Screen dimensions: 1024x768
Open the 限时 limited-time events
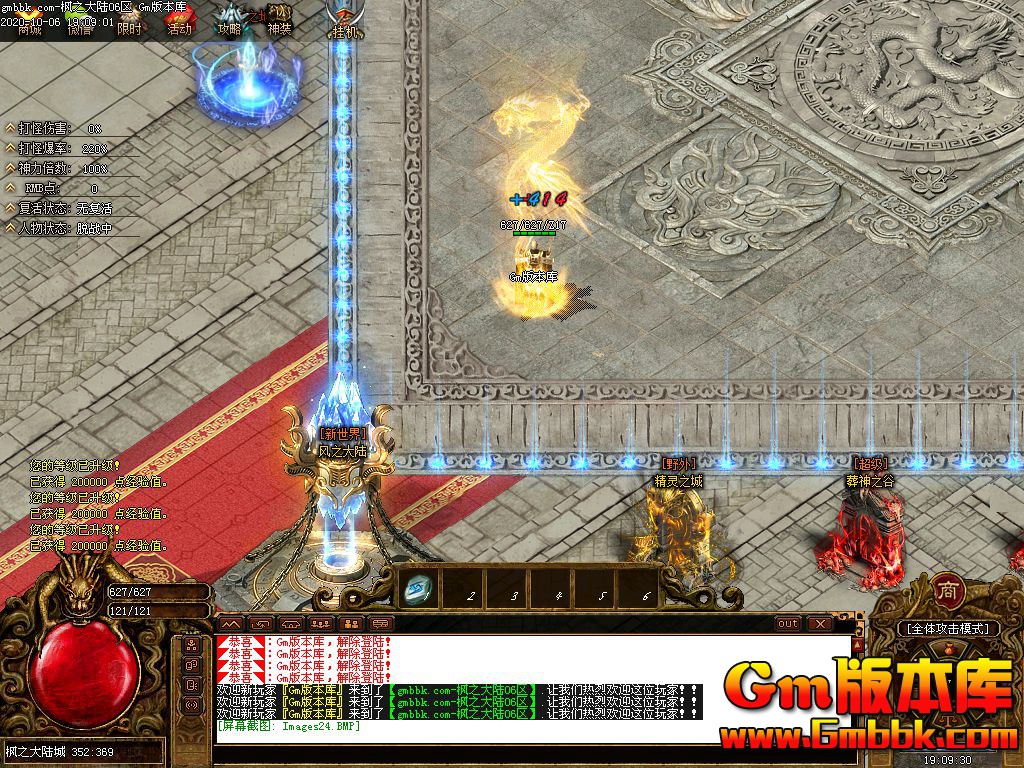[x=128, y=28]
